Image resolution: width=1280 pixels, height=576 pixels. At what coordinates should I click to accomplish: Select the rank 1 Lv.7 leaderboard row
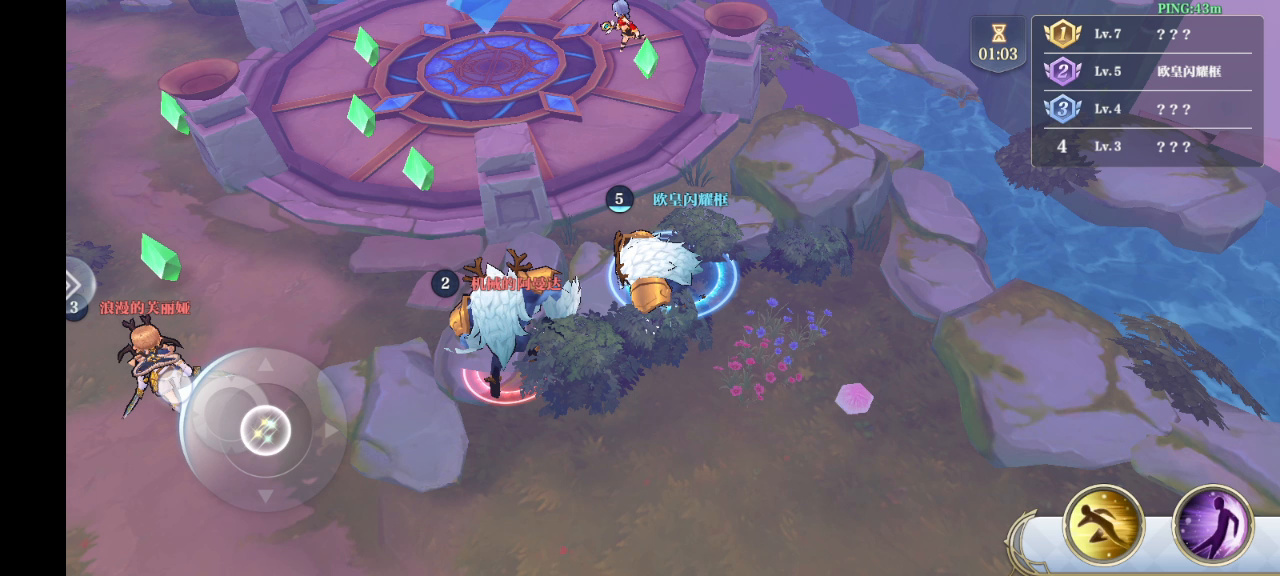tap(1147, 34)
